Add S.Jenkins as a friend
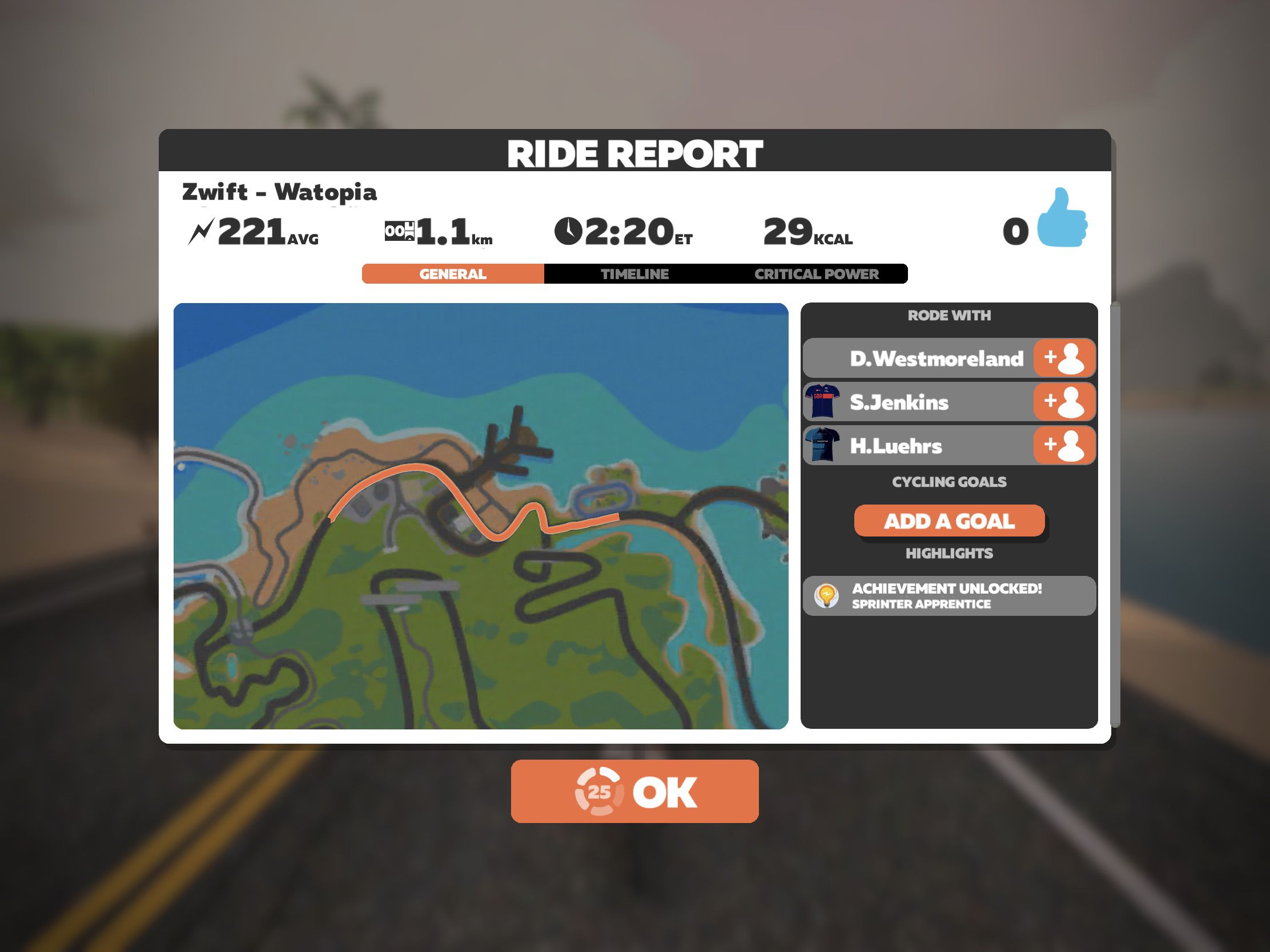 tap(1064, 402)
